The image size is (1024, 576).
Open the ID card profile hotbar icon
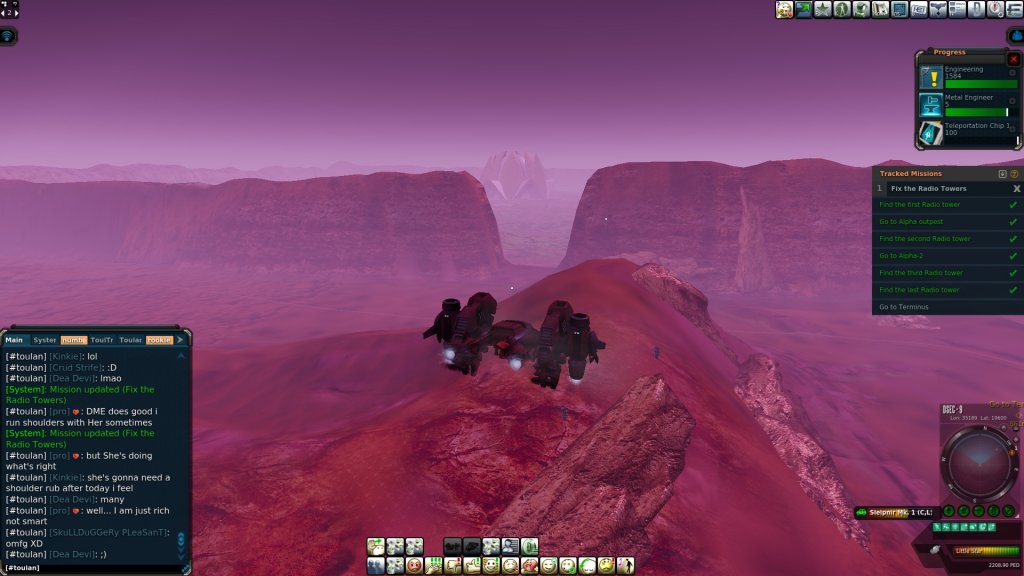pyautogui.click(x=510, y=546)
